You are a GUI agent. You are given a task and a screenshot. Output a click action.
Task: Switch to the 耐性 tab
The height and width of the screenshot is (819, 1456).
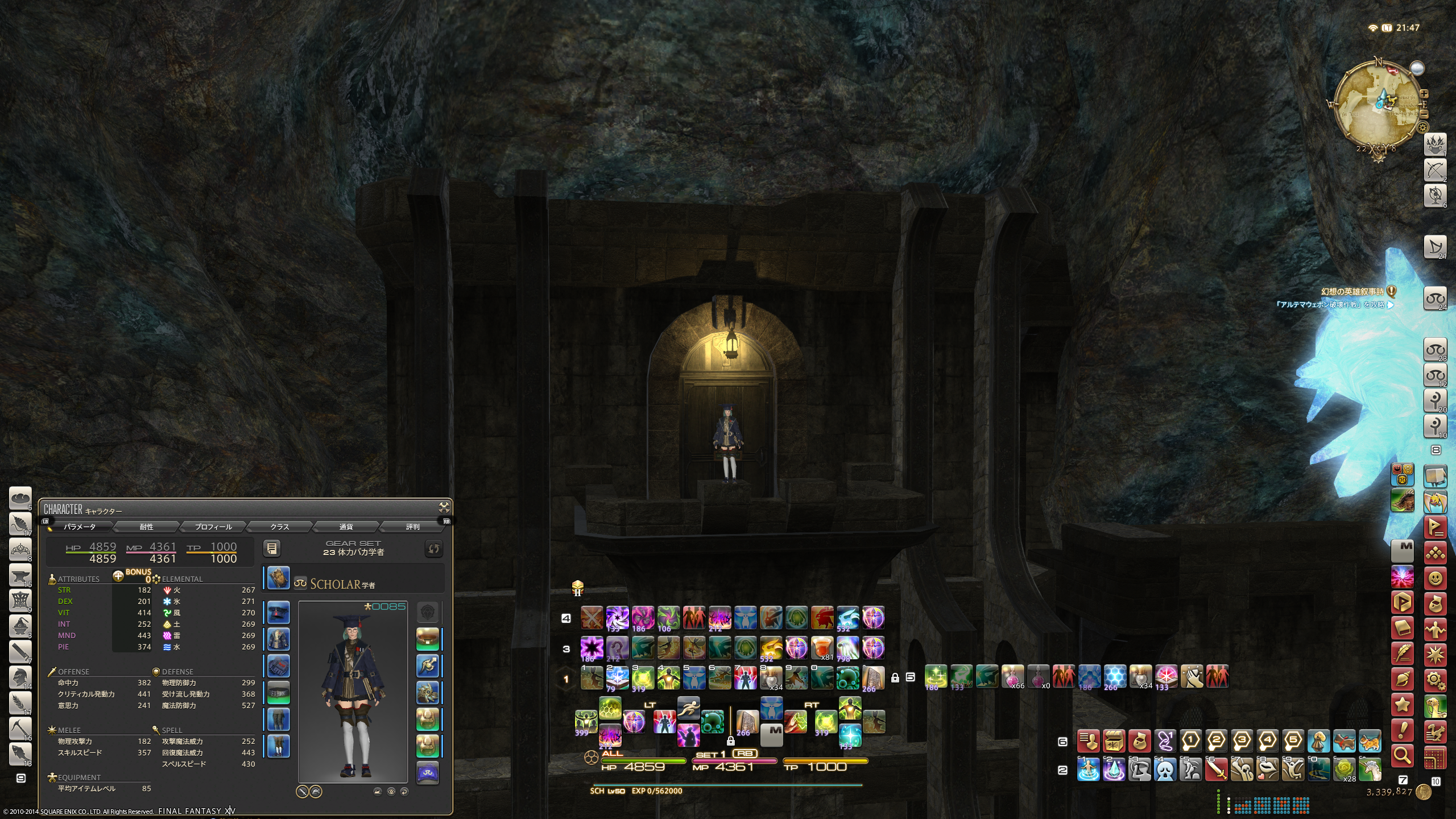coord(146,527)
